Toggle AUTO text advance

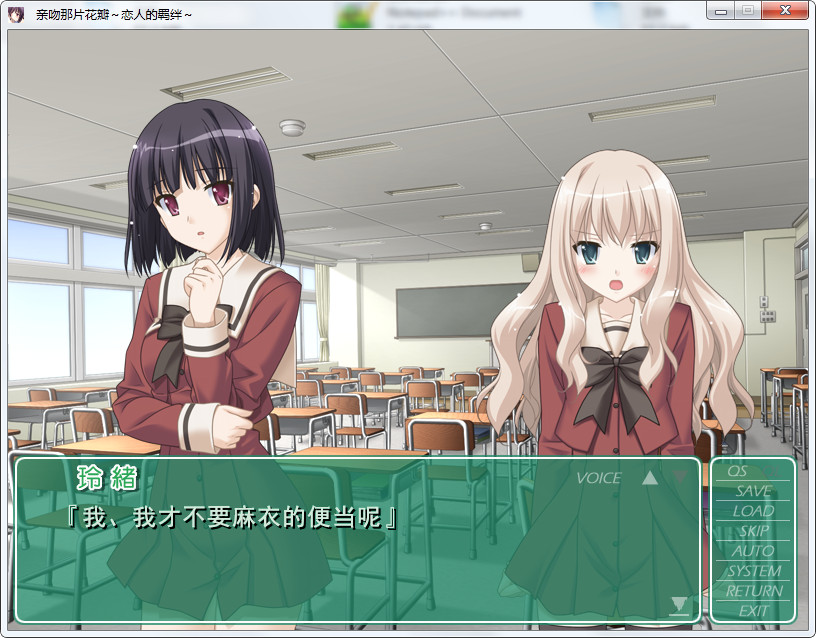[753, 551]
